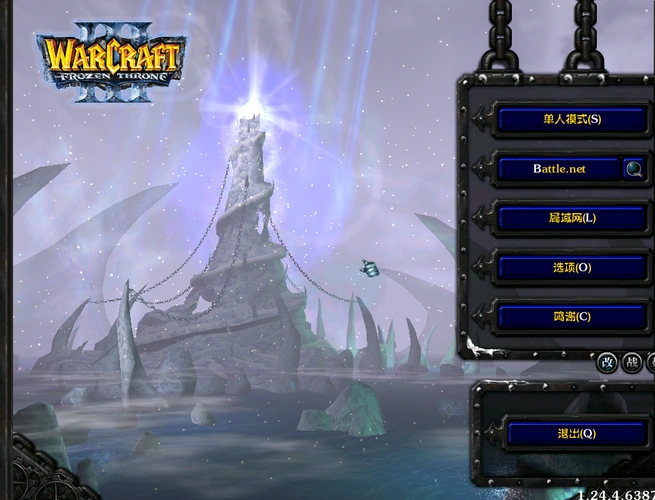Click the magnifier icon beside Battle.net
The width and height of the screenshot is (655, 500).
coord(634,169)
